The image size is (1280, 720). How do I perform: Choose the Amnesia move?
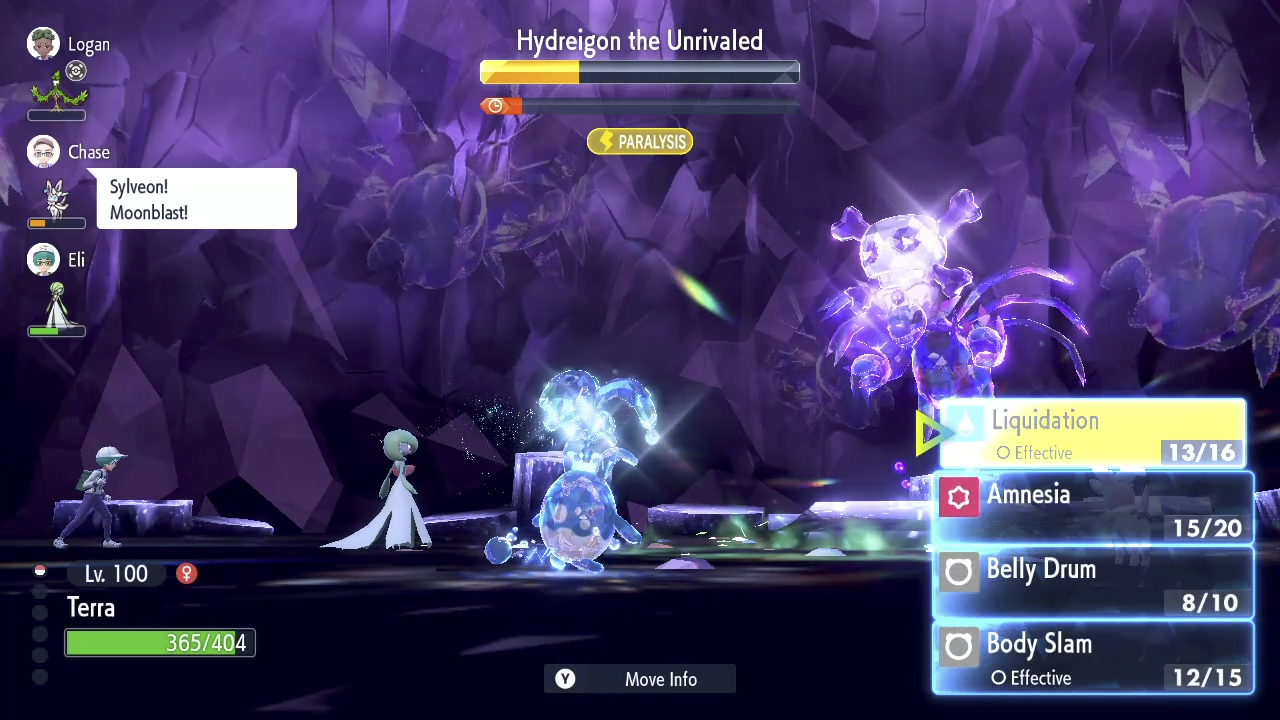[x=1092, y=509]
